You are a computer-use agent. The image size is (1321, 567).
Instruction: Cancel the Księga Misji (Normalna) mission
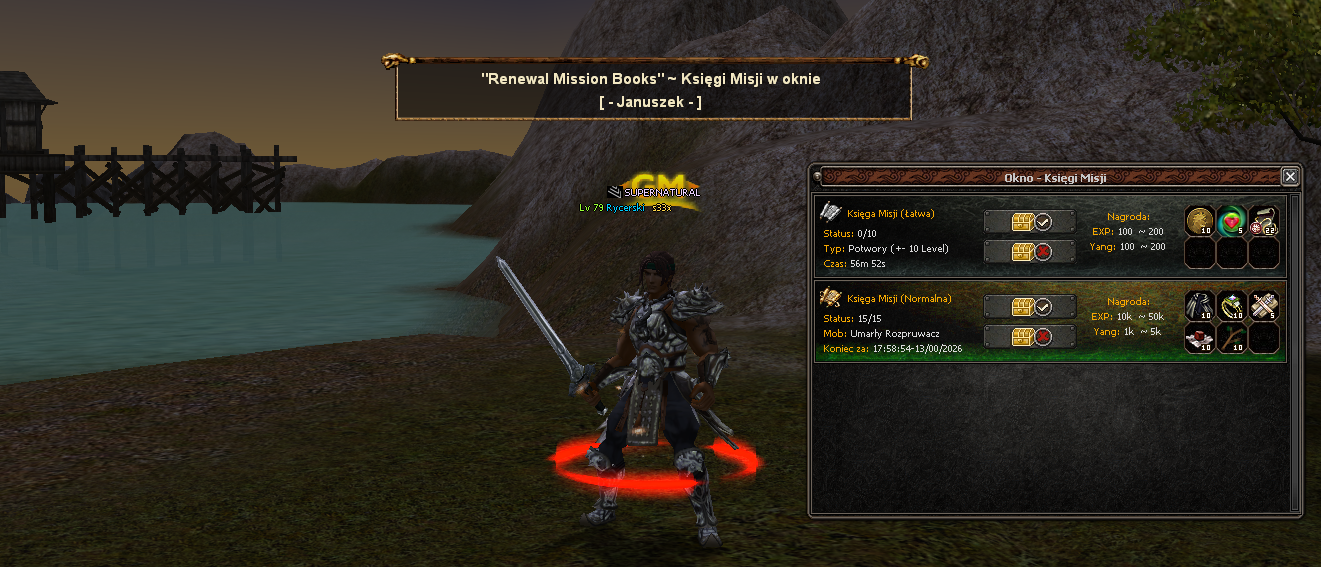(x=1029, y=337)
